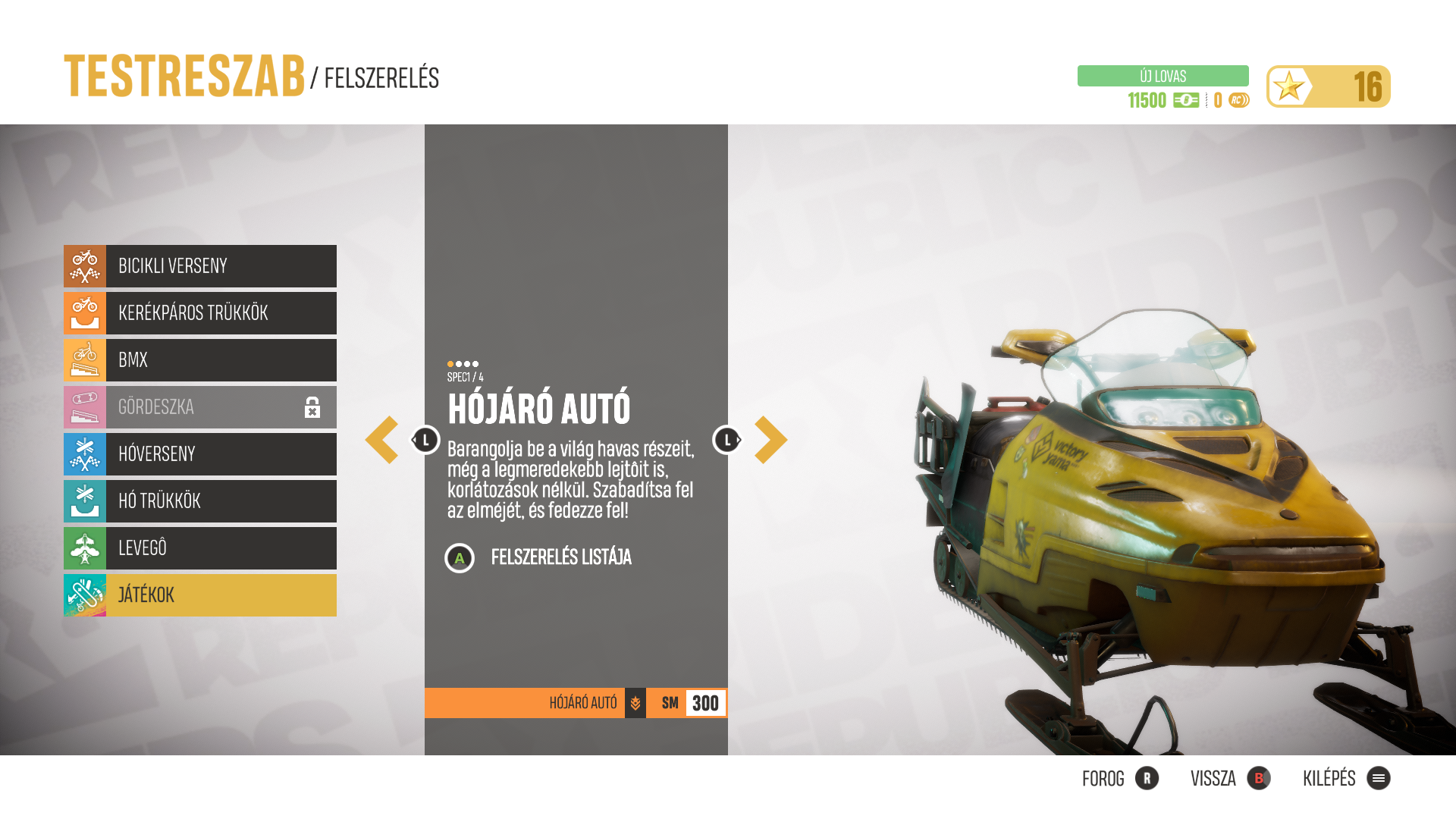This screenshot has width=1456, height=819.
Task: Click the Új Lovas player banner
Action: pyautogui.click(x=1163, y=76)
